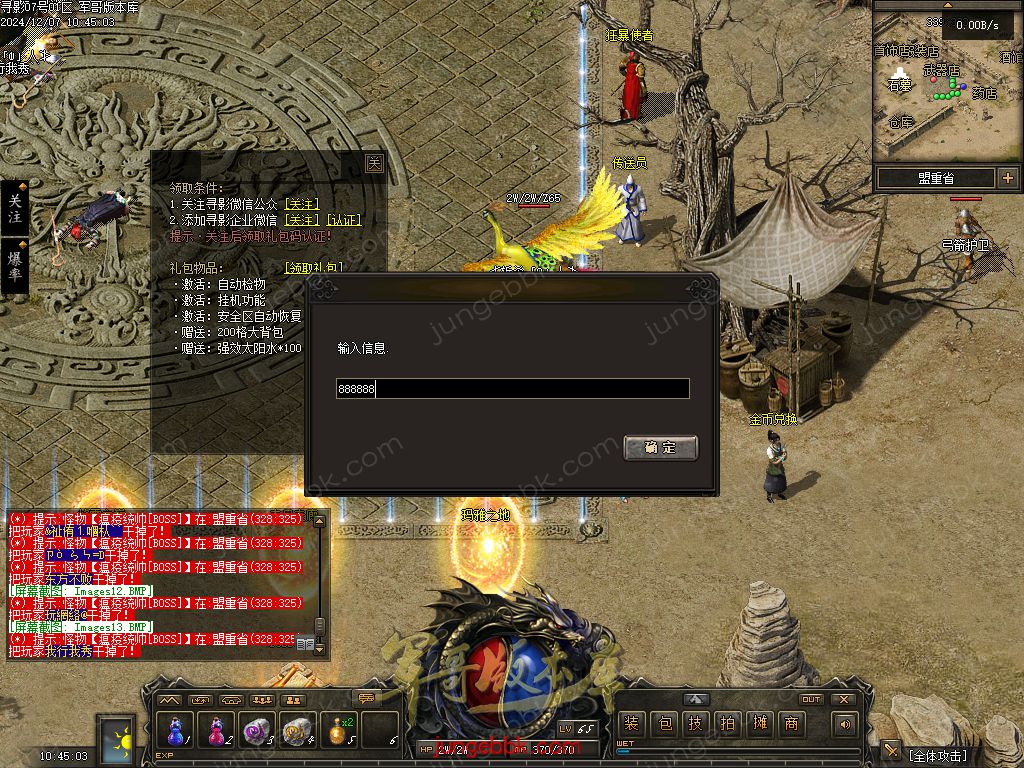Toggle the sound speaker button
The height and width of the screenshot is (768, 1024).
(846, 724)
